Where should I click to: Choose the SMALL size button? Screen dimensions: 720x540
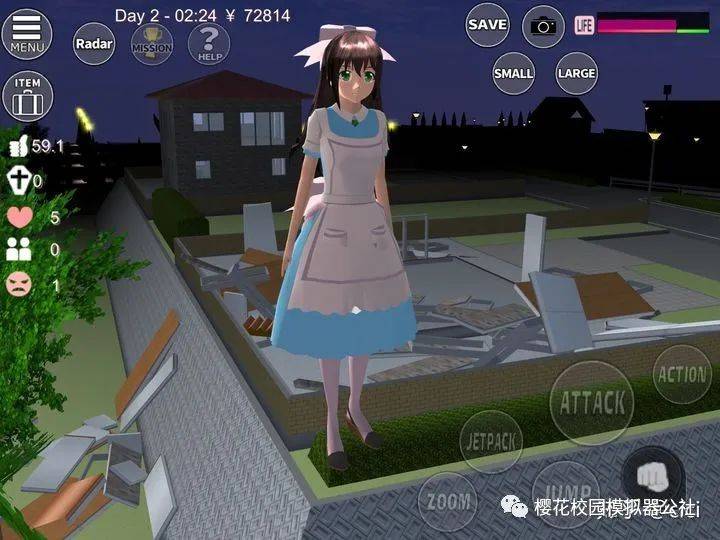(514, 73)
